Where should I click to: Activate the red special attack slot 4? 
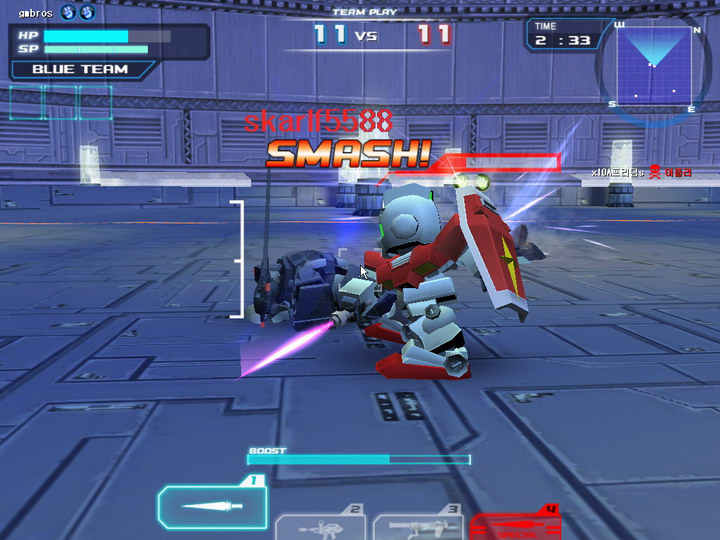click(515, 525)
